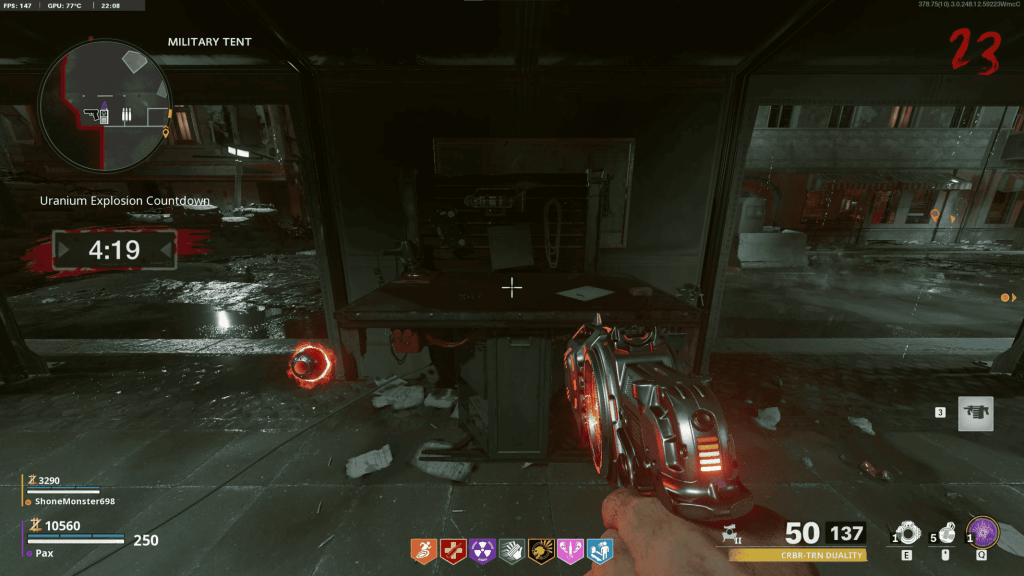Select the purple radiation symbol perk
The width and height of the screenshot is (1024, 576).
point(482,549)
